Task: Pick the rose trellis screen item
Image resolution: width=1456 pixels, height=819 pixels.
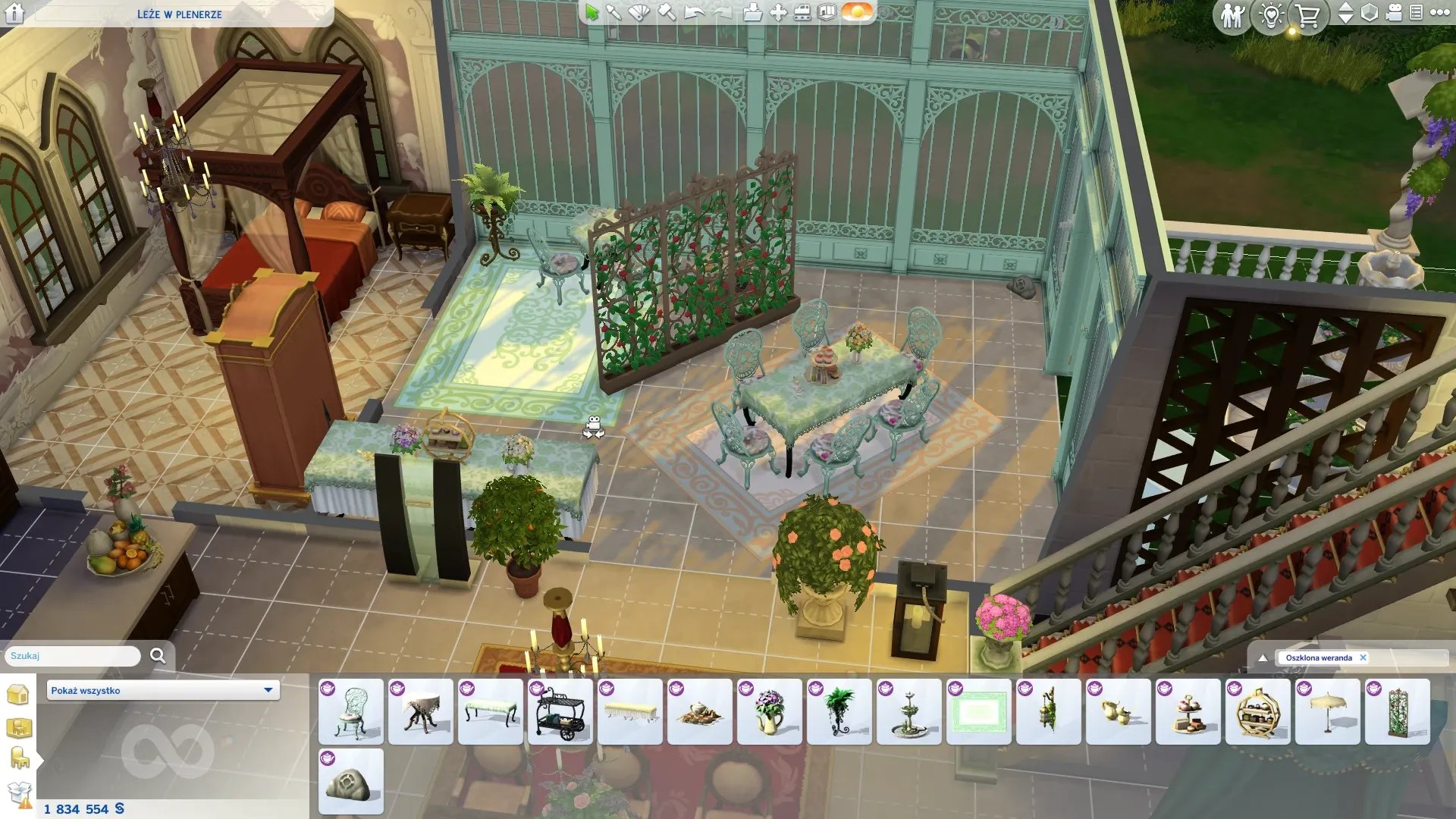Action: pyautogui.click(x=1398, y=711)
